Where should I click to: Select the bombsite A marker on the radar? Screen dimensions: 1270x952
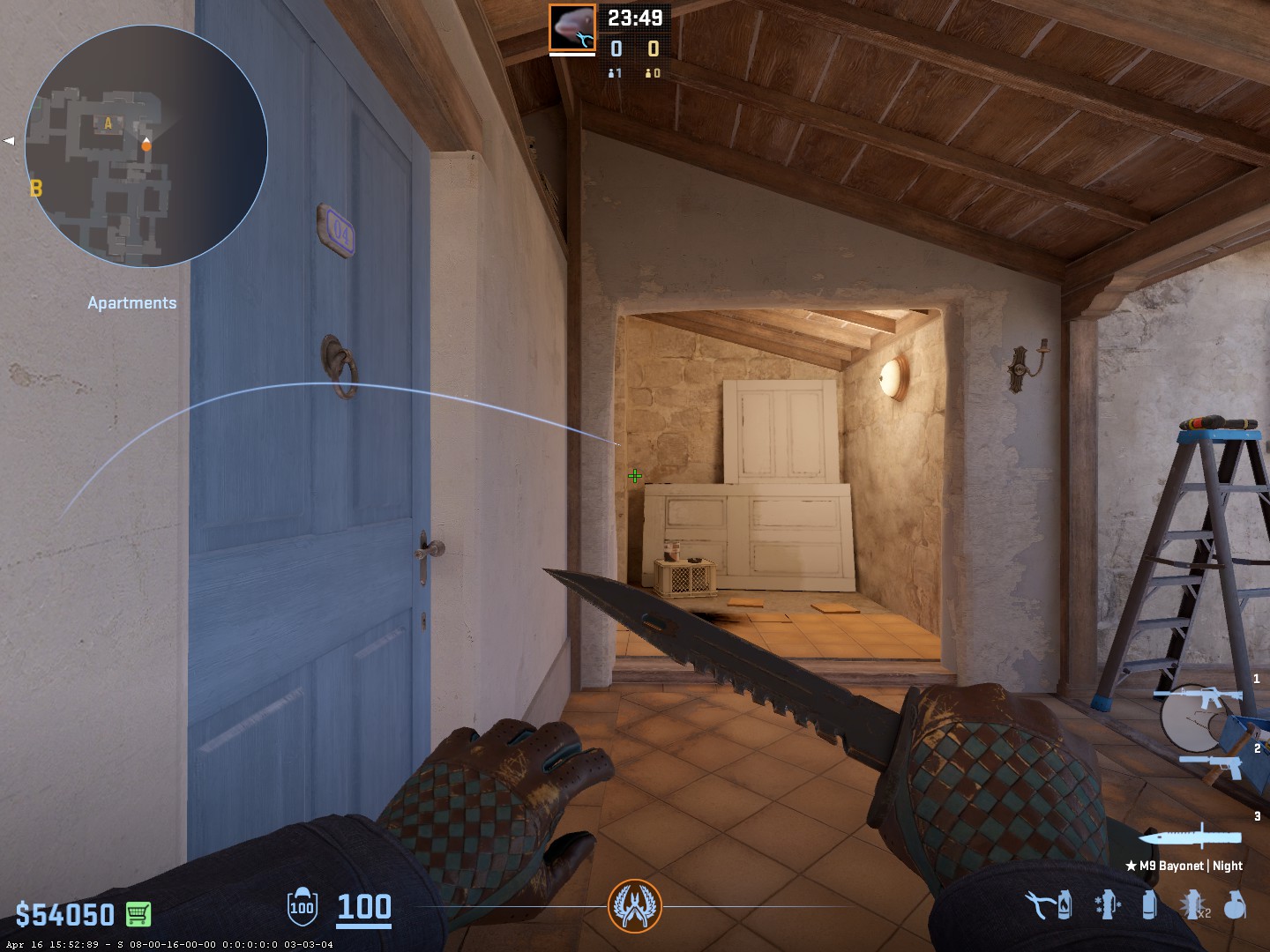(x=108, y=124)
